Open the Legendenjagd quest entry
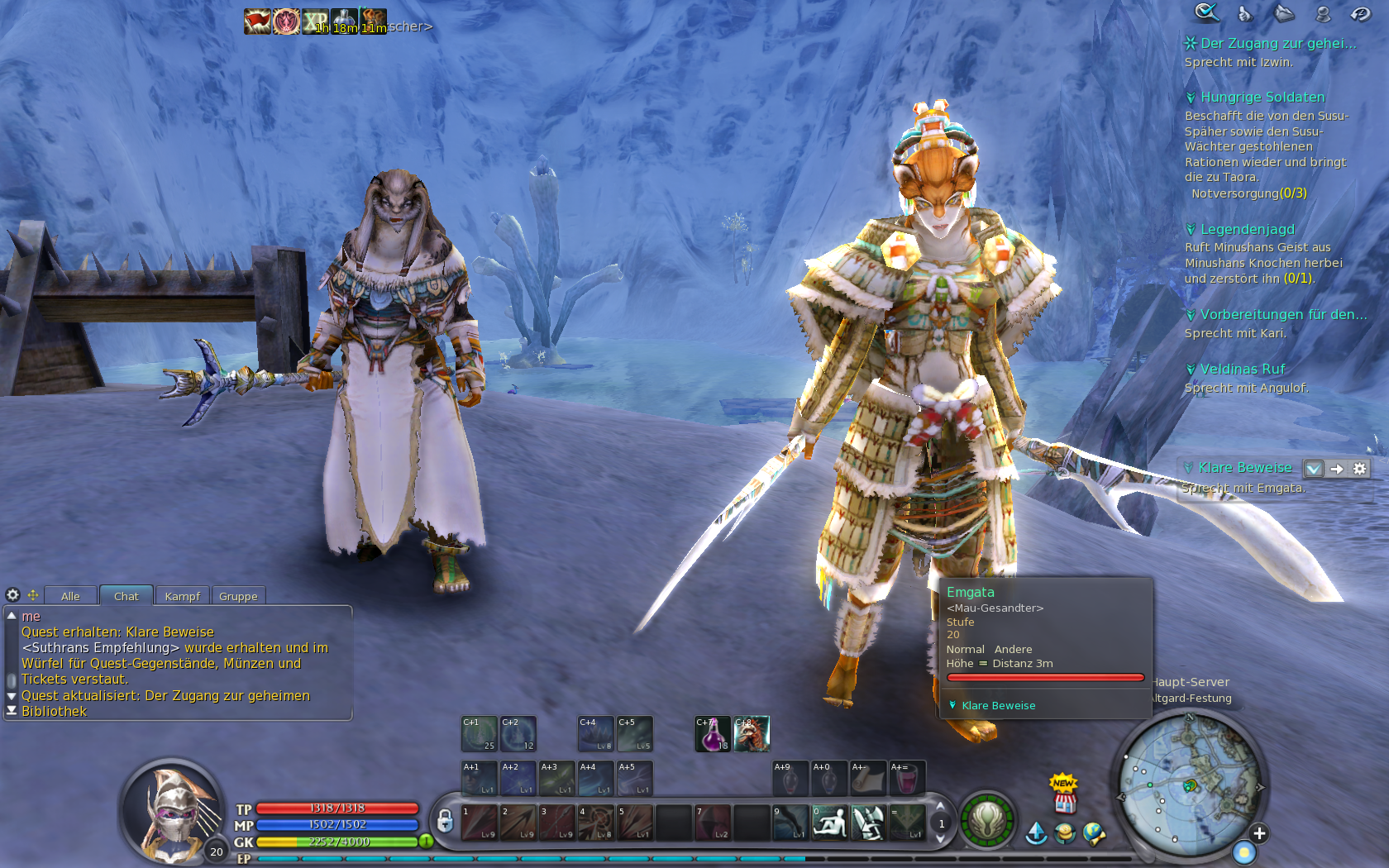Viewport: 1389px width, 868px height. pos(1247,230)
